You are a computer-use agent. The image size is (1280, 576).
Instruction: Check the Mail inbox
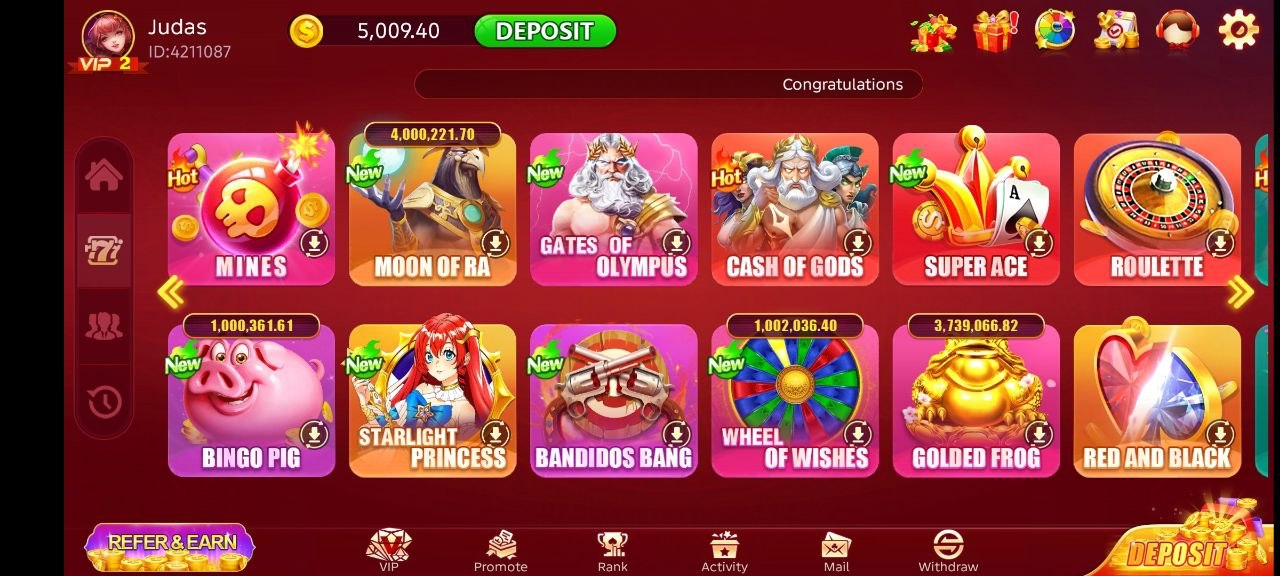point(836,551)
